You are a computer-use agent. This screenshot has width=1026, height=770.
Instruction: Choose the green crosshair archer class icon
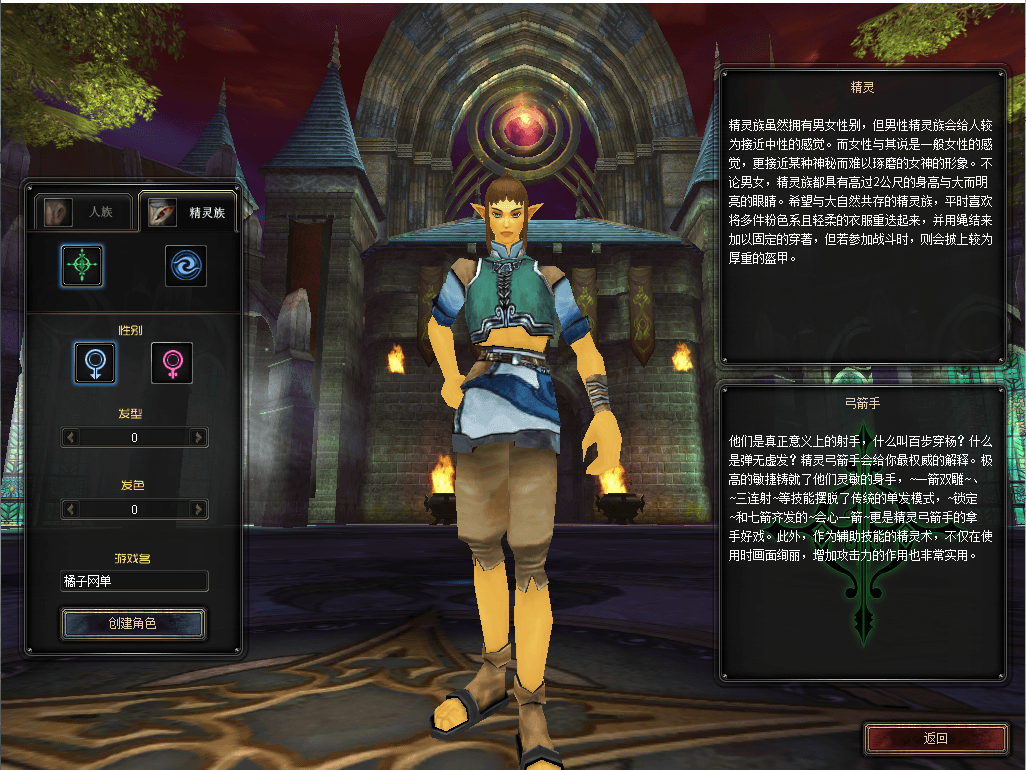82,265
